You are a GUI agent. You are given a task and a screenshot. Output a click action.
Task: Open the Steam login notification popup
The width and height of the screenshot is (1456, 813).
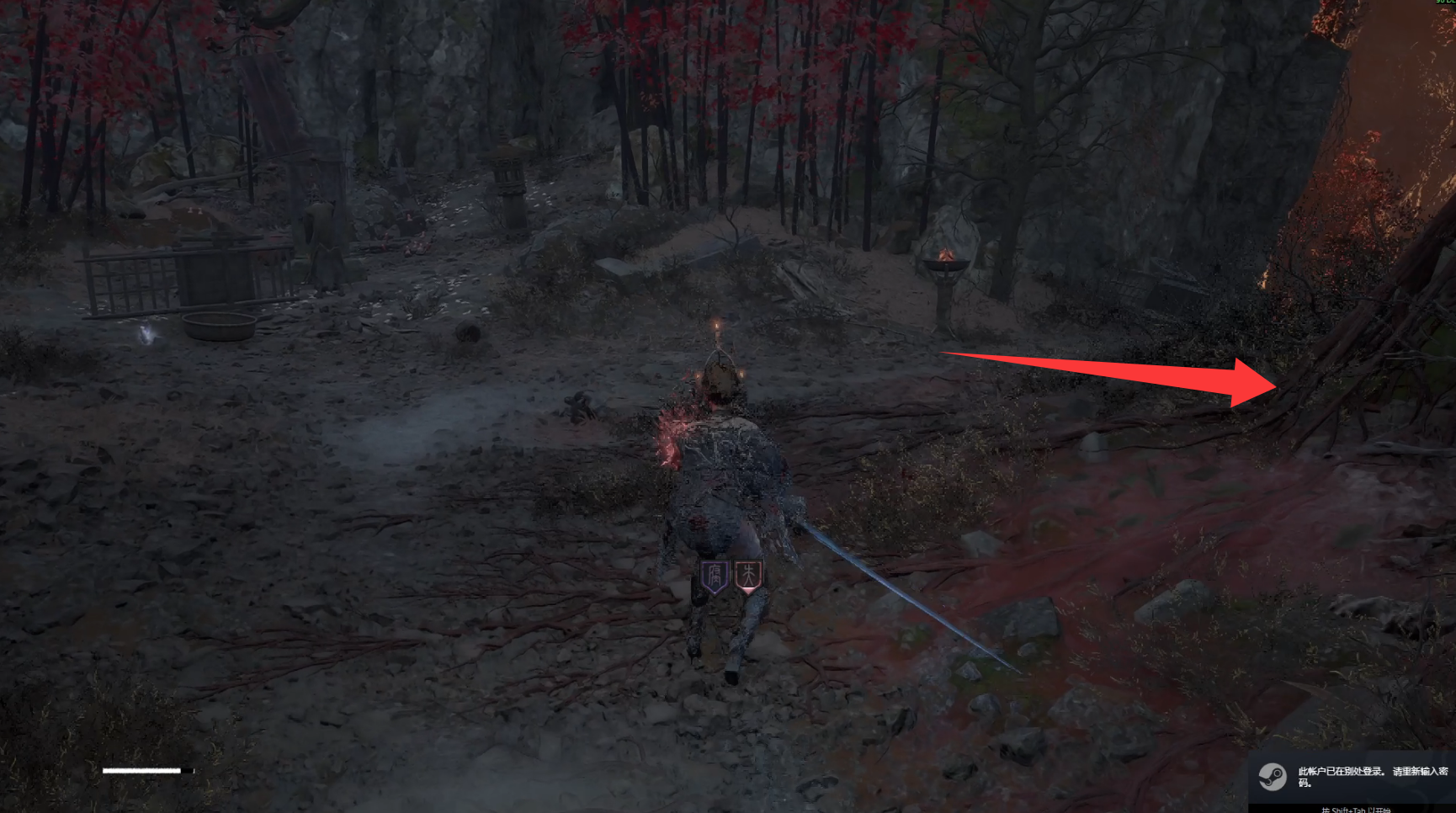click(x=1352, y=776)
